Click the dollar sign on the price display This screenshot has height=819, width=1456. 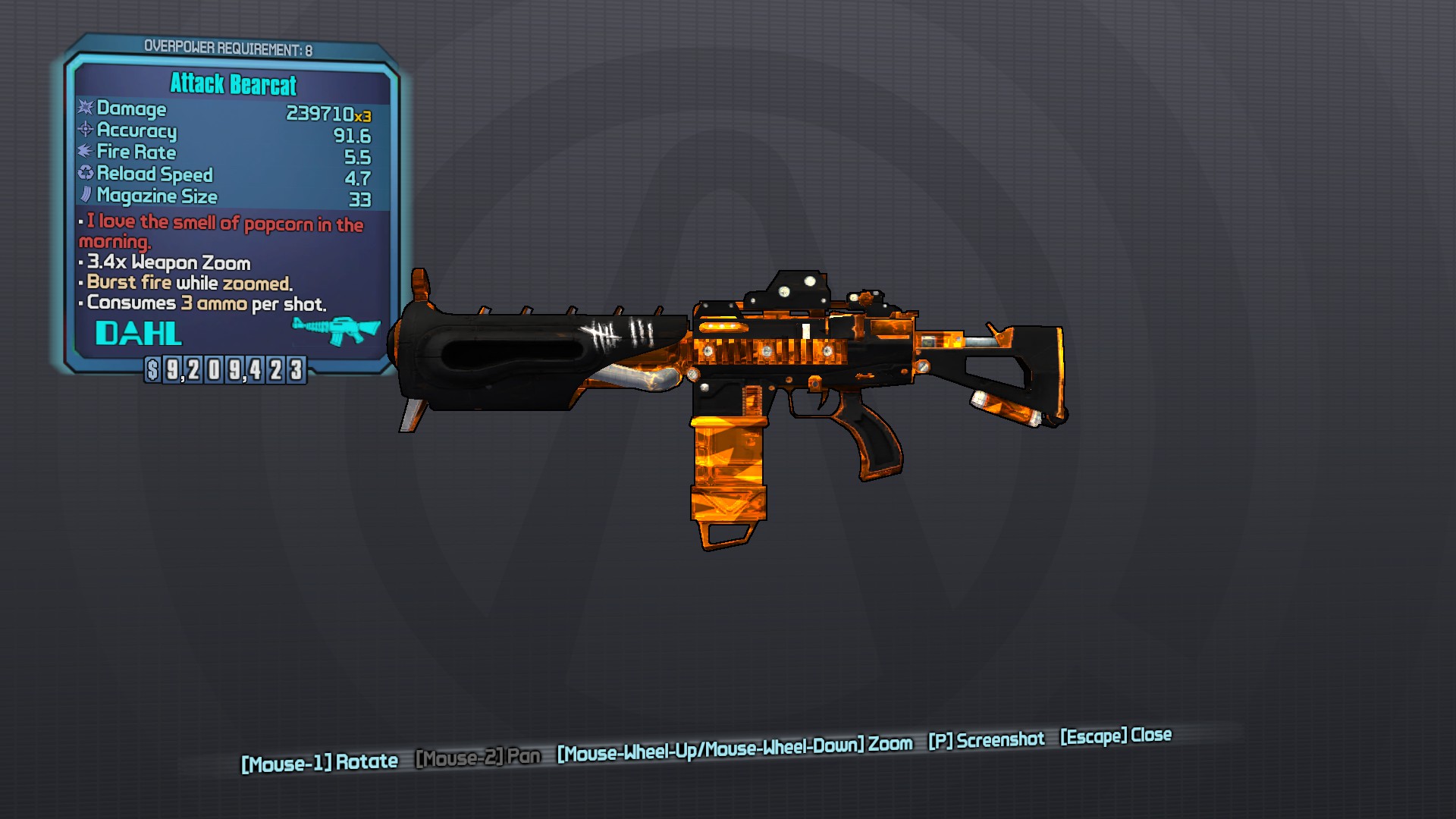152,370
